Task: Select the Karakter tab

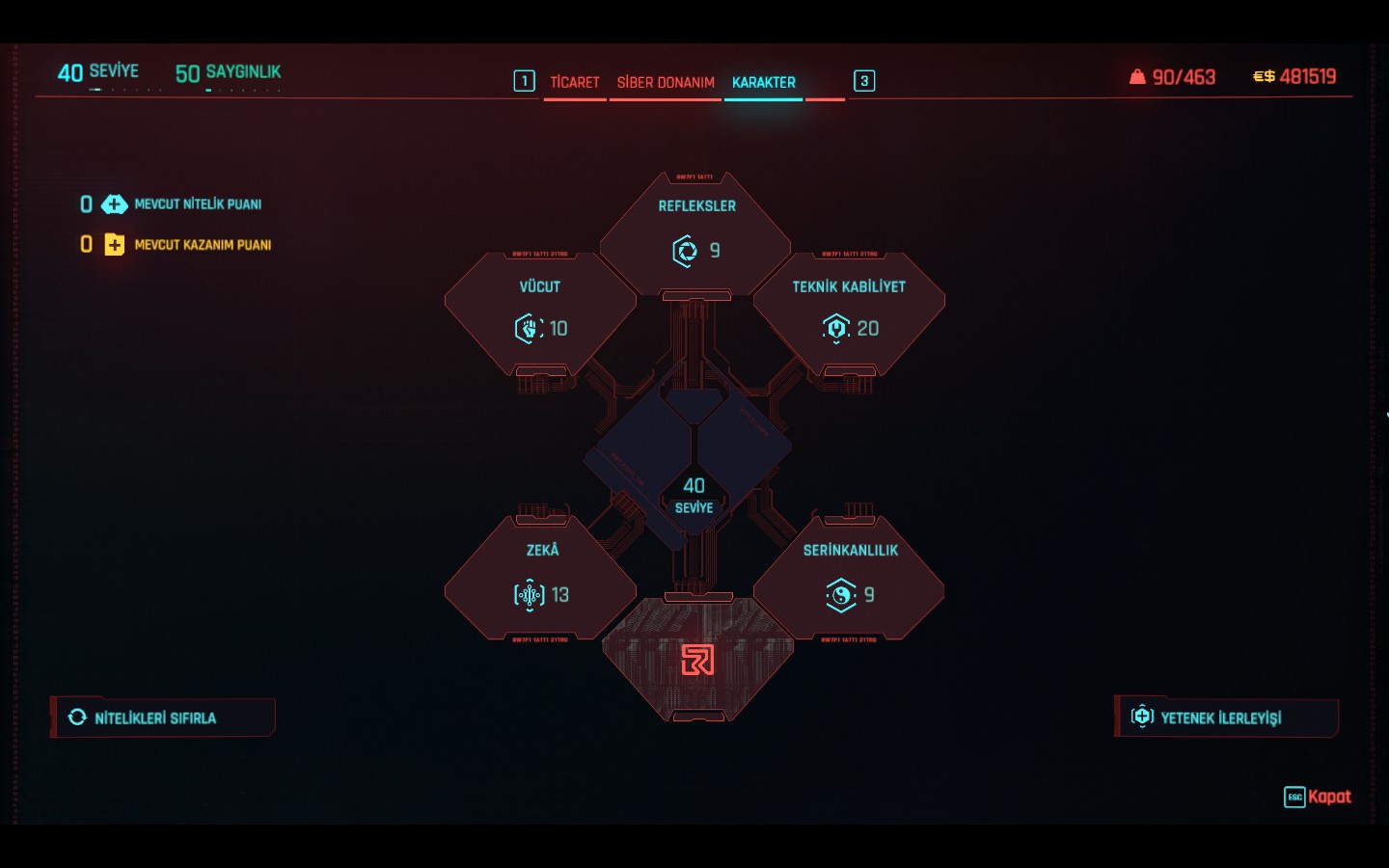Action: tap(763, 82)
